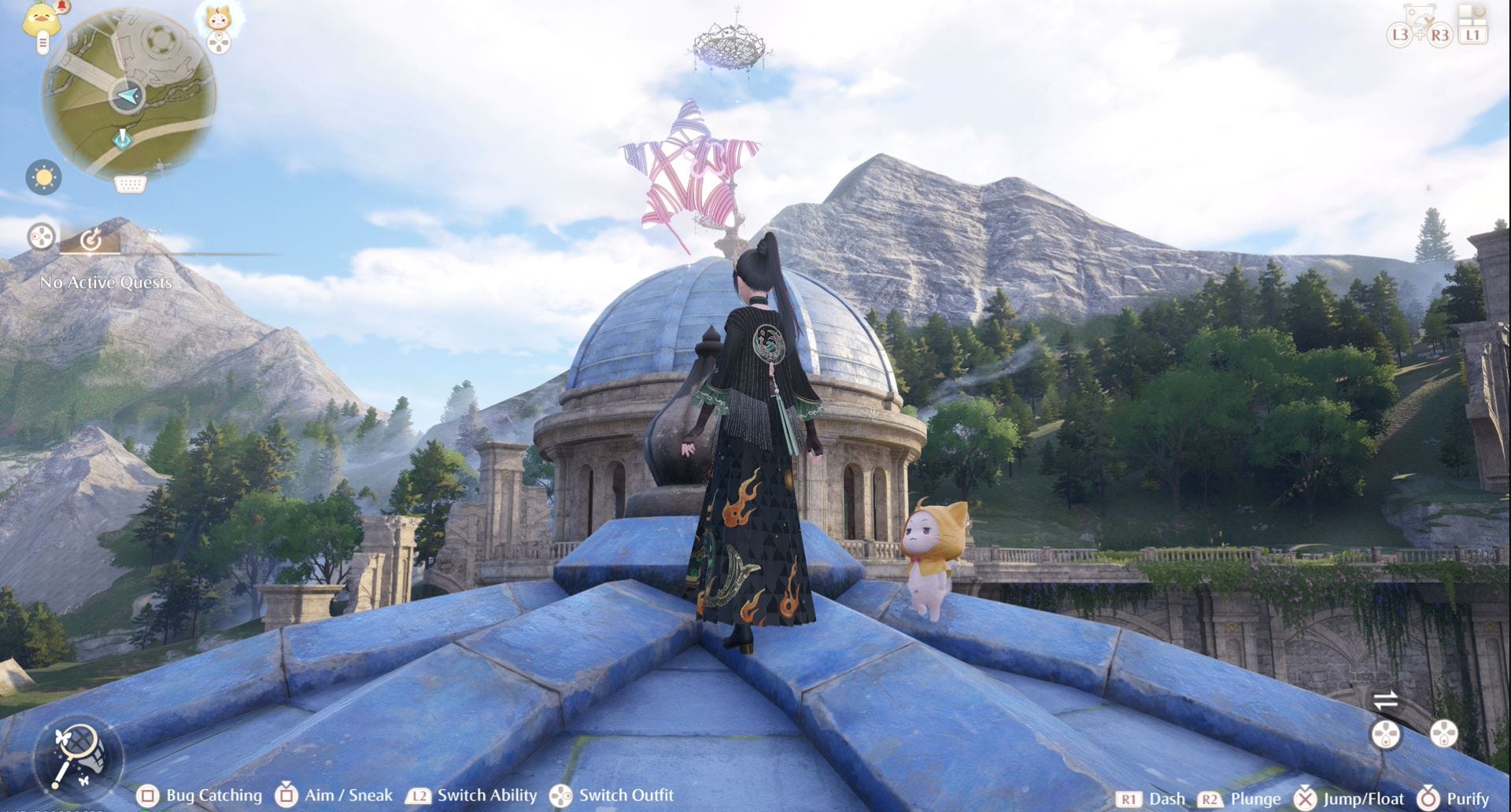Click the swap arrows icon
This screenshot has width=1511, height=812.
(1386, 699)
